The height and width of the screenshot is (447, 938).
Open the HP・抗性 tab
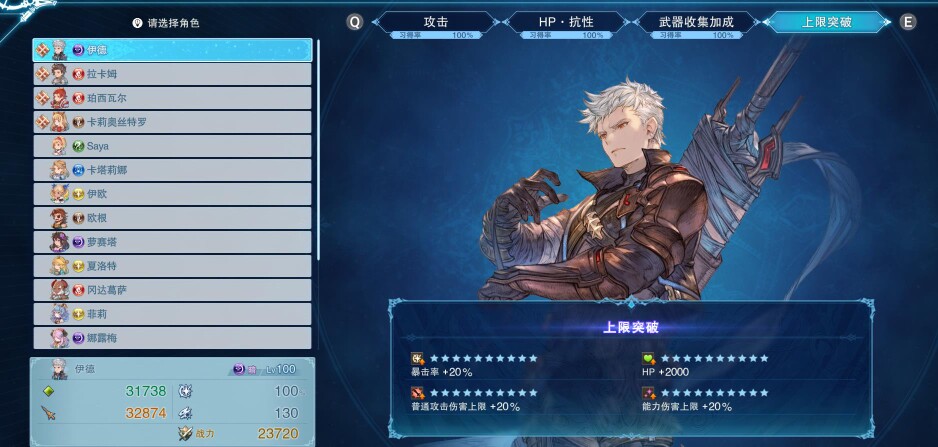click(x=567, y=21)
